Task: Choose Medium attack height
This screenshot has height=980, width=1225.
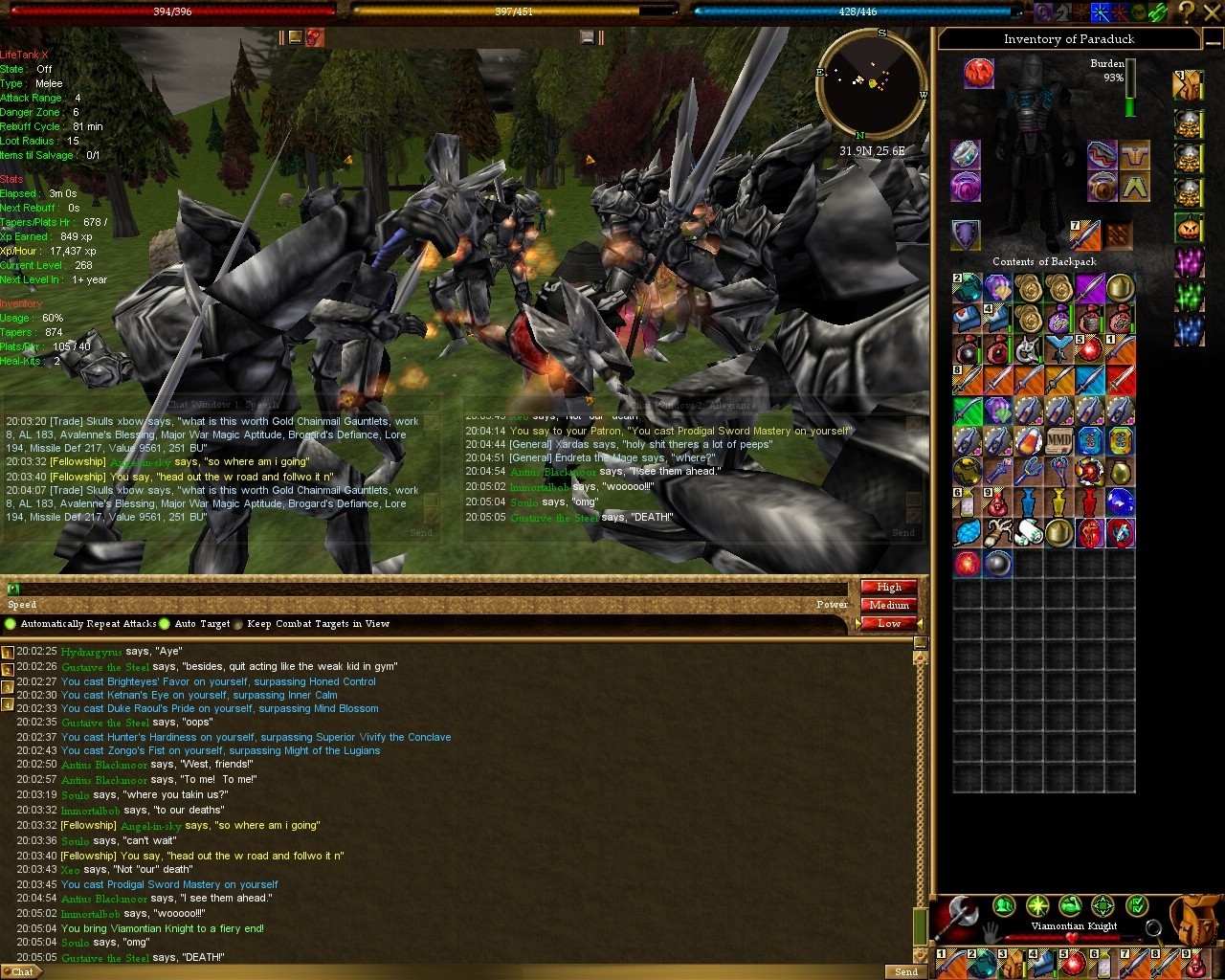Action: point(889,605)
